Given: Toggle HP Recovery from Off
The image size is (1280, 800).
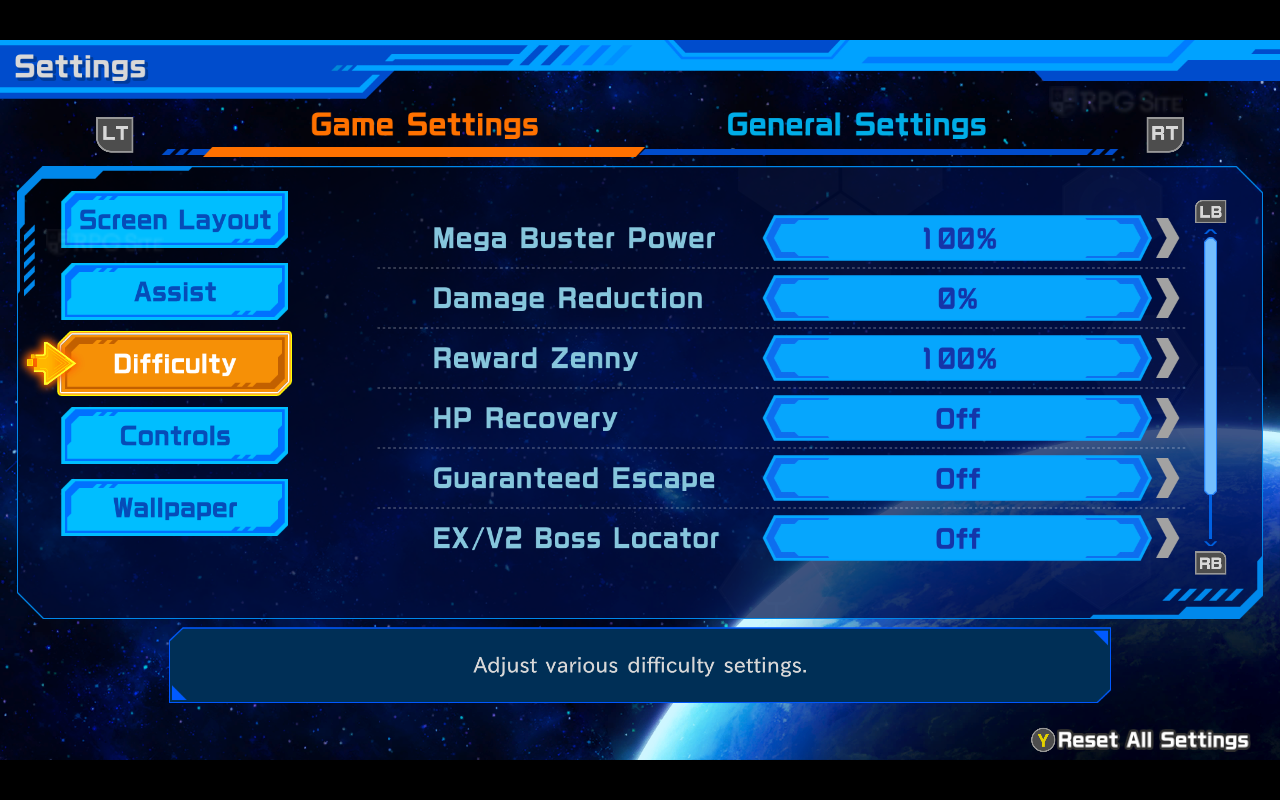Looking at the screenshot, I should click(957, 418).
